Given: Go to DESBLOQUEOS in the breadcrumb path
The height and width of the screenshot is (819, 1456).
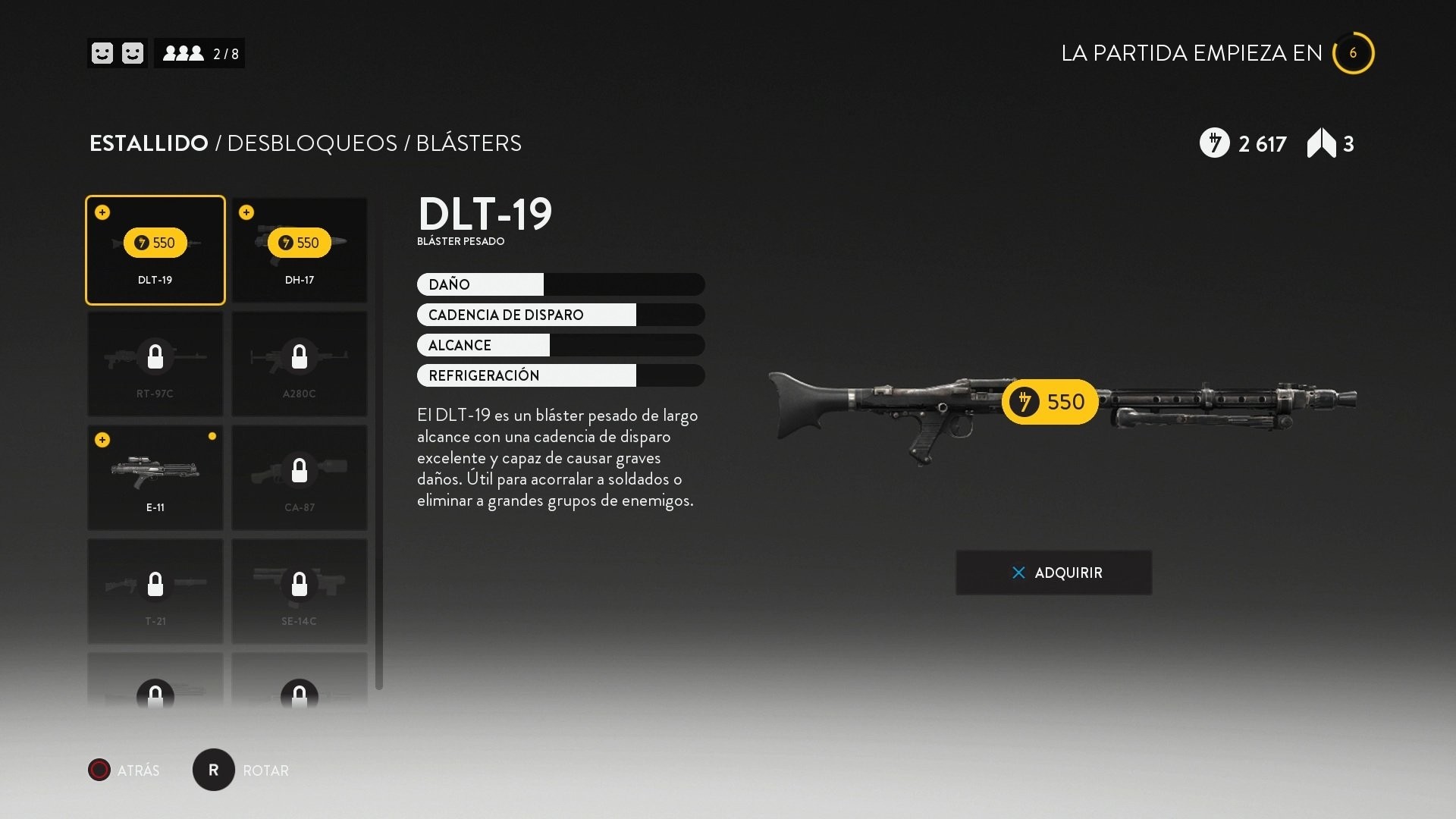Looking at the screenshot, I should point(313,143).
